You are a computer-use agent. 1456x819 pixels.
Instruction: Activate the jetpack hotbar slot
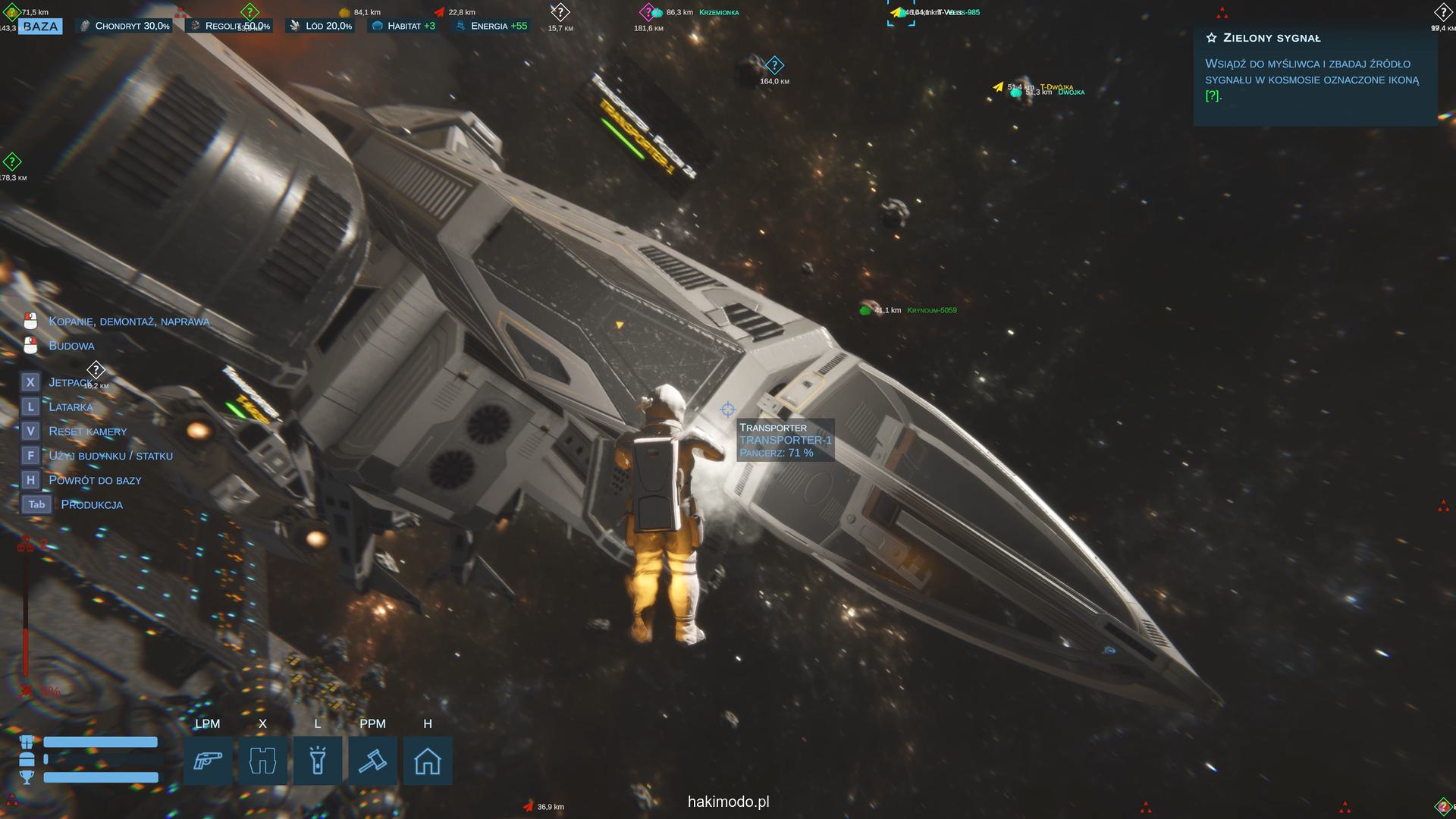pyautogui.click(x=262, y=761)
